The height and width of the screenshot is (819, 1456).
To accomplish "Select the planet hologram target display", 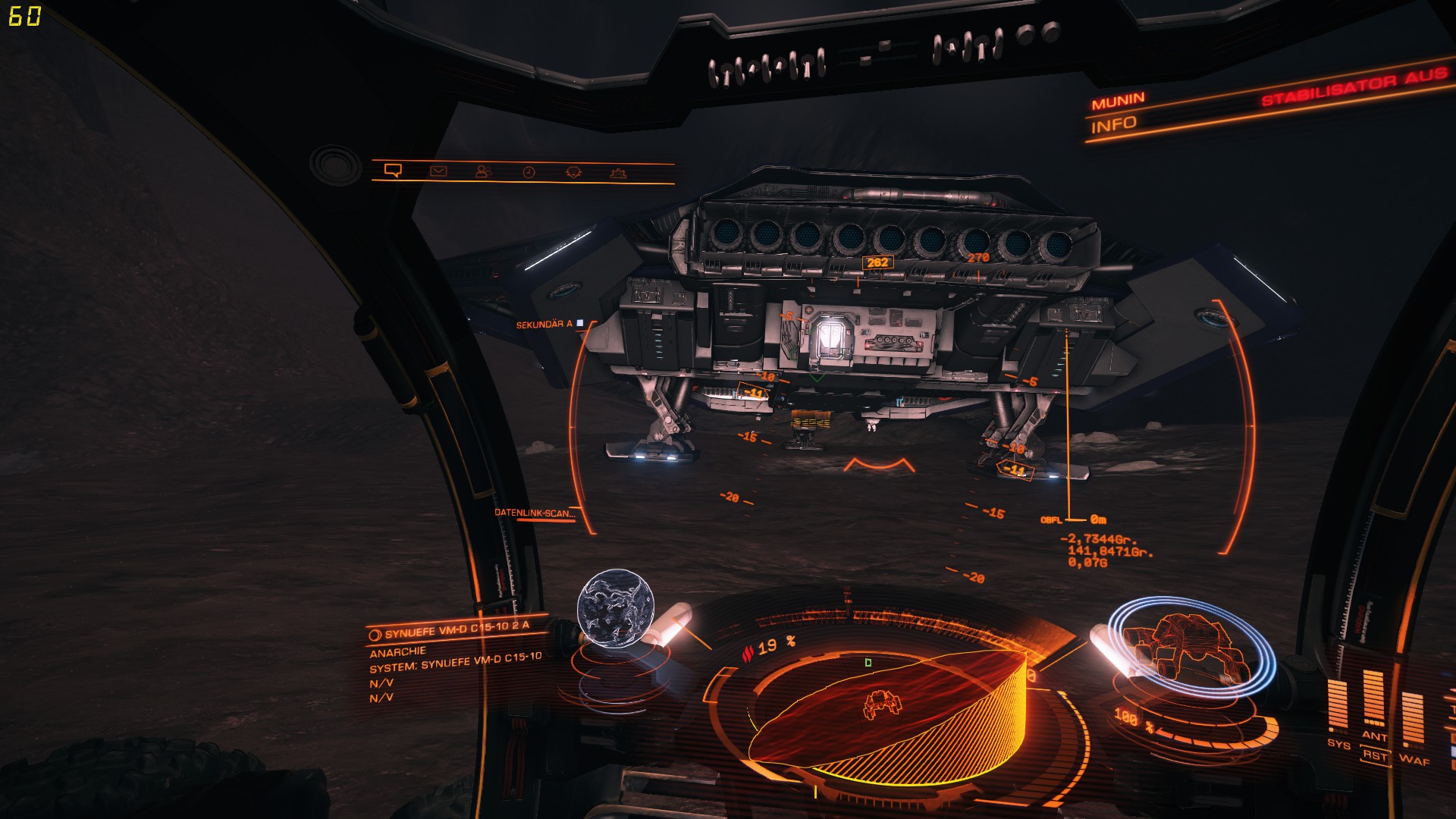I will [615, 610].
